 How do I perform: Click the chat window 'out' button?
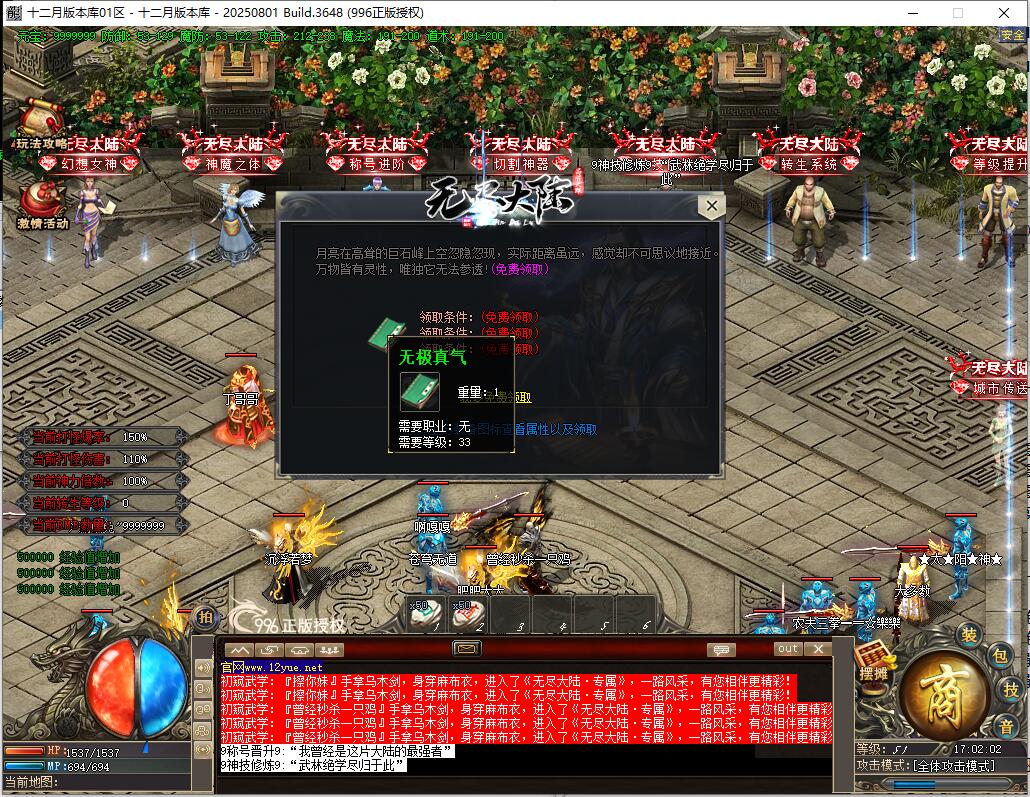click(789, 649)
